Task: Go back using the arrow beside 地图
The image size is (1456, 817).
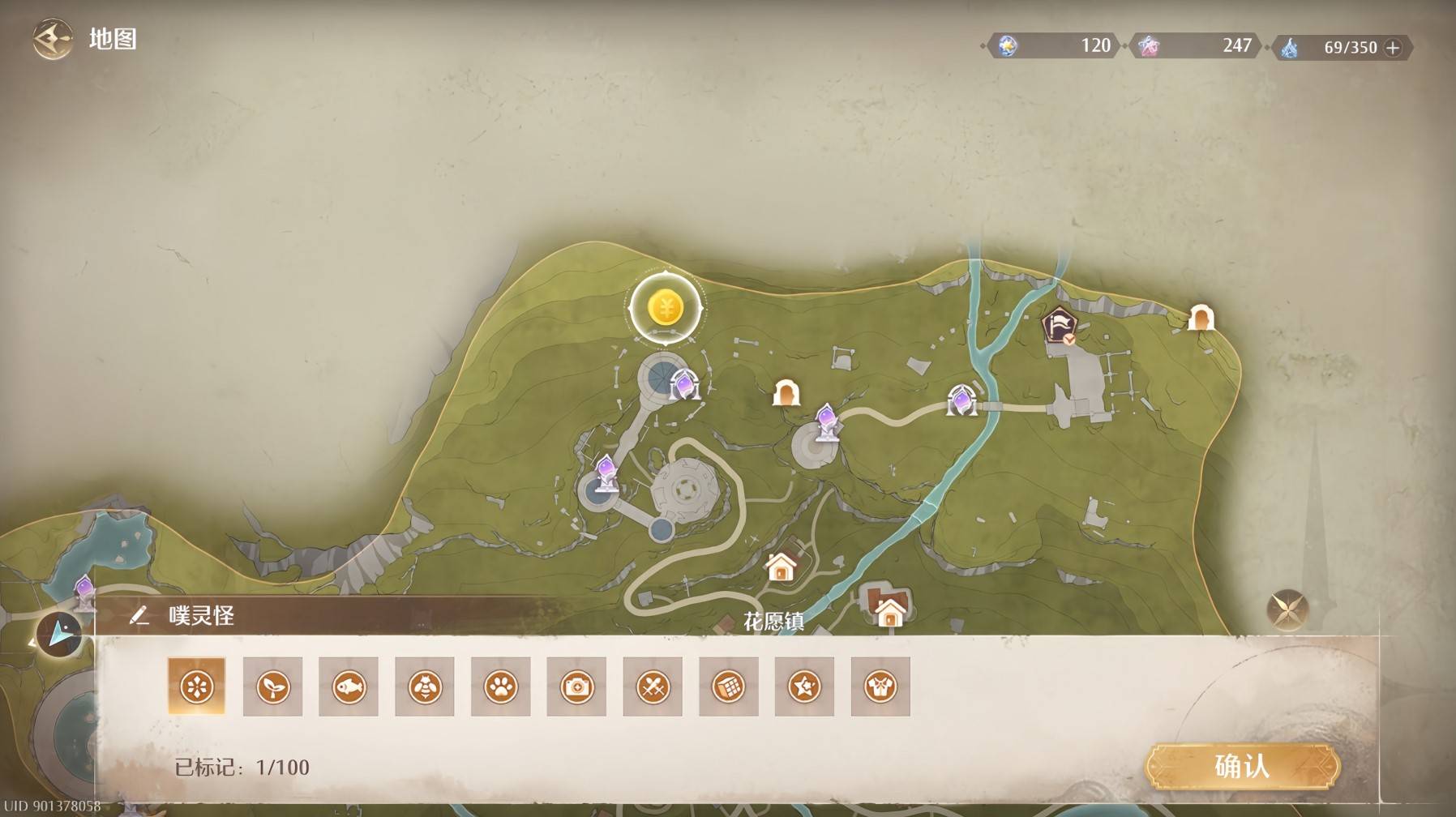Action: tap(52, 39)
